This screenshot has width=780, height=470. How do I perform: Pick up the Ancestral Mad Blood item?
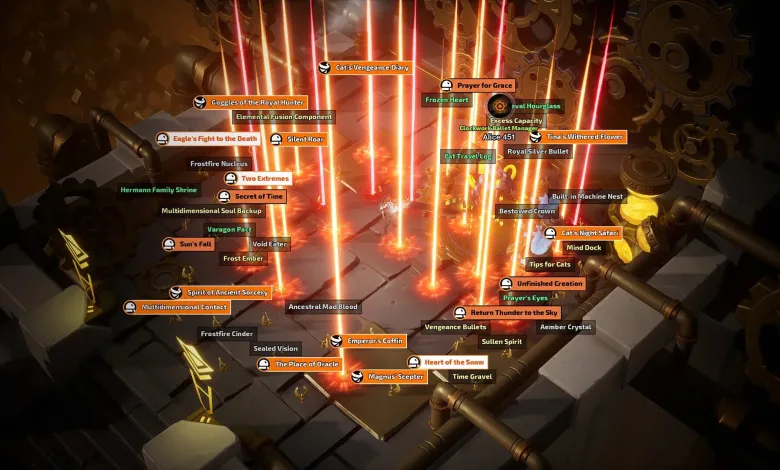click(322, 307)
